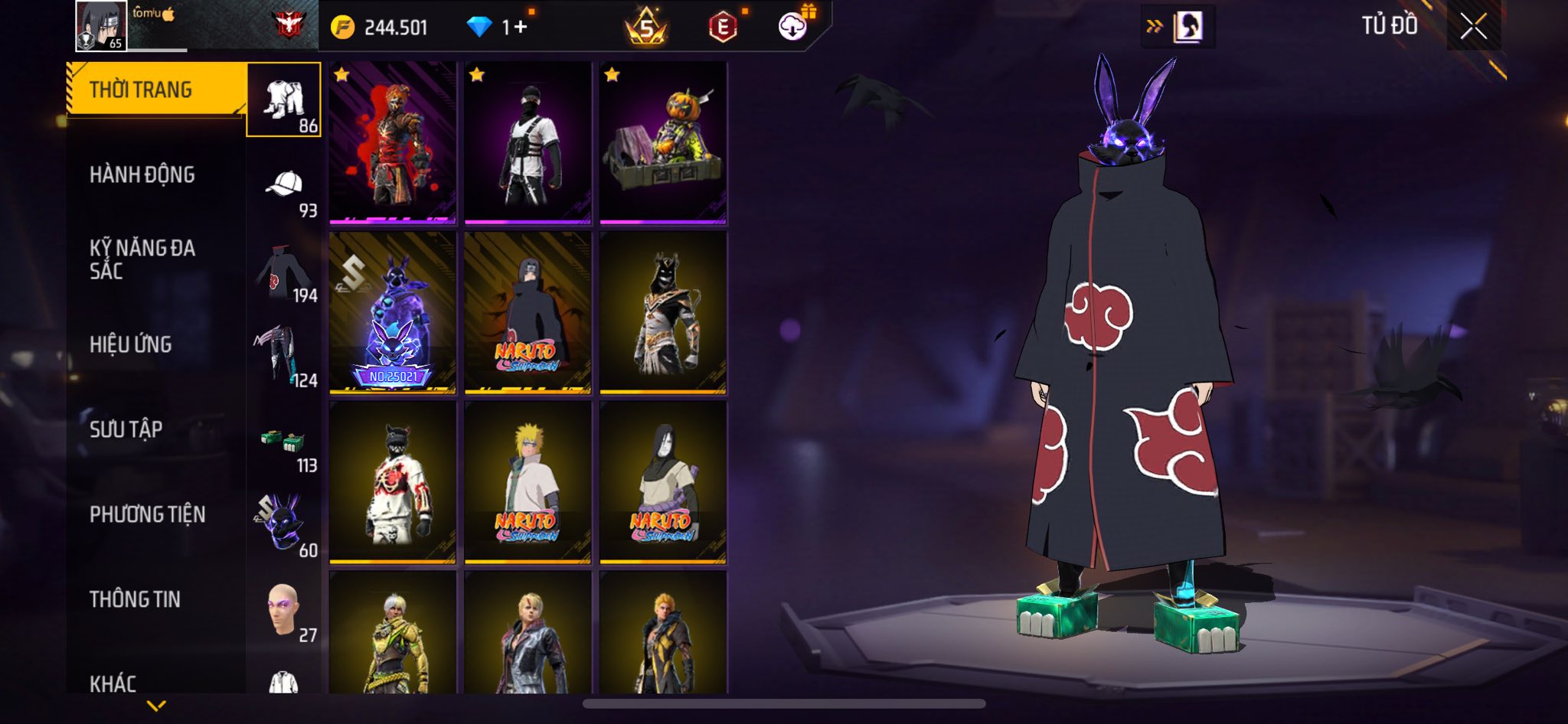Show the Thông Tin tab
Screen dimensions: 1568x724
coord(136,599)
